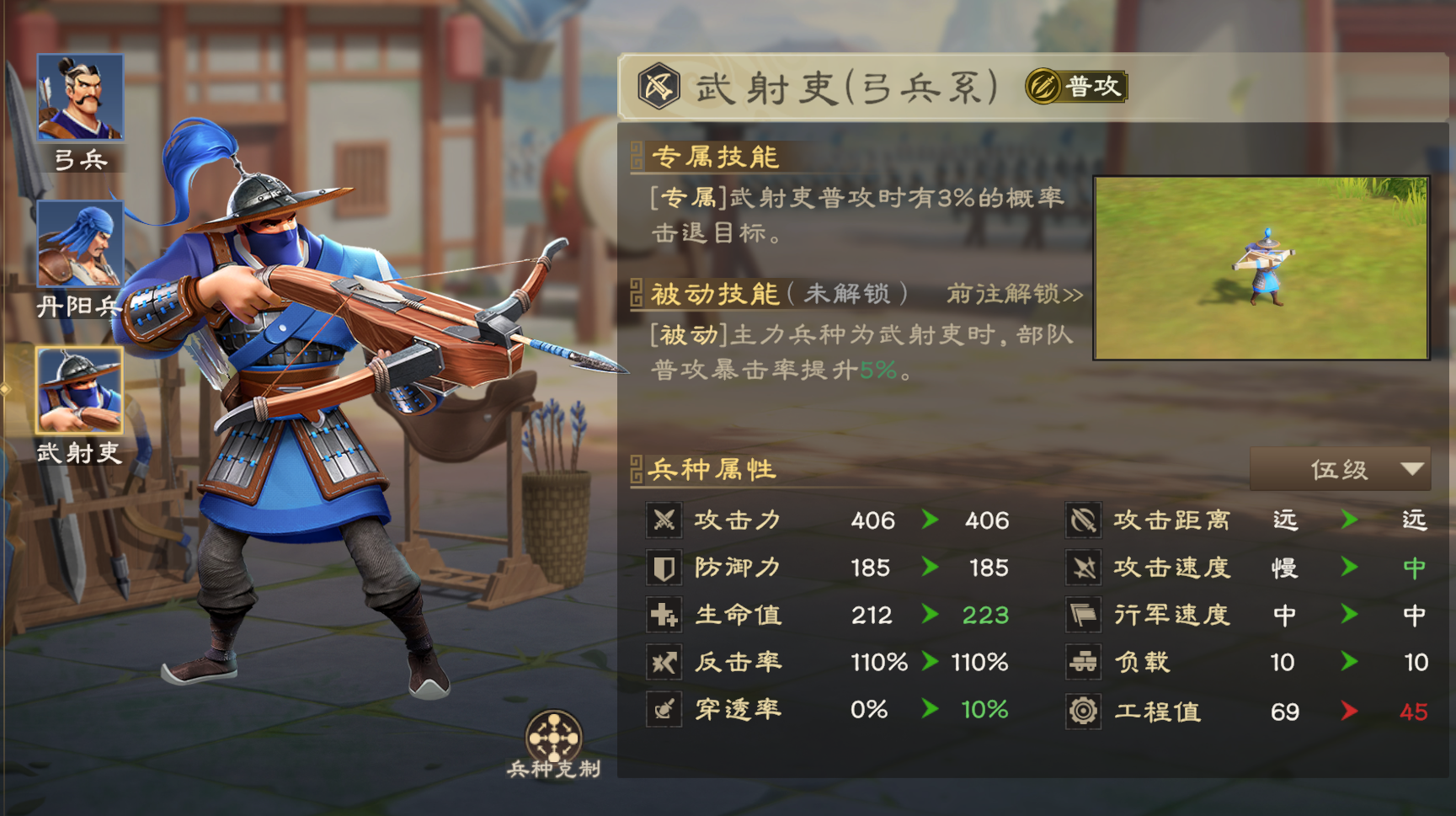Select the 反击率 counter-attack icon
Viewport: 1456px width, 816px height.
(664, 663)
